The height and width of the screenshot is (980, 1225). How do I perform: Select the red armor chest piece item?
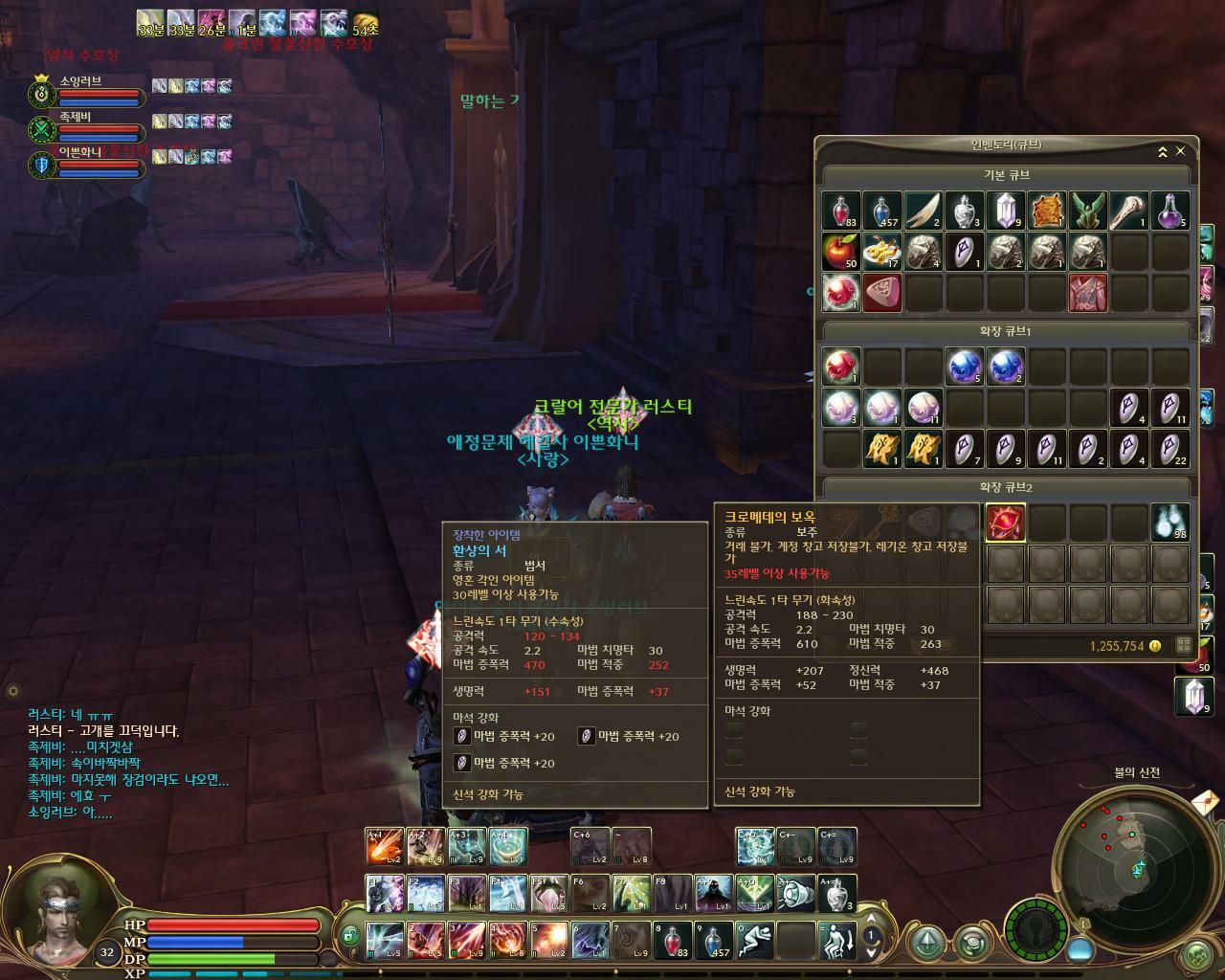coord(1088,293)
